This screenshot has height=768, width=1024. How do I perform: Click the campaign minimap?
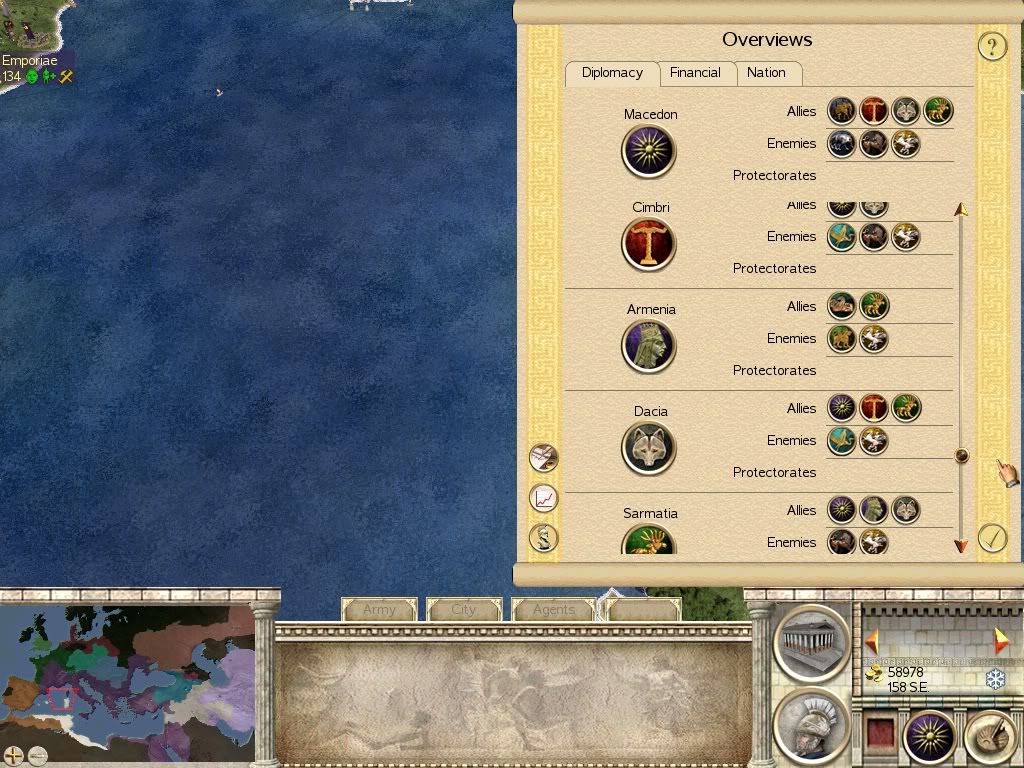127,675
